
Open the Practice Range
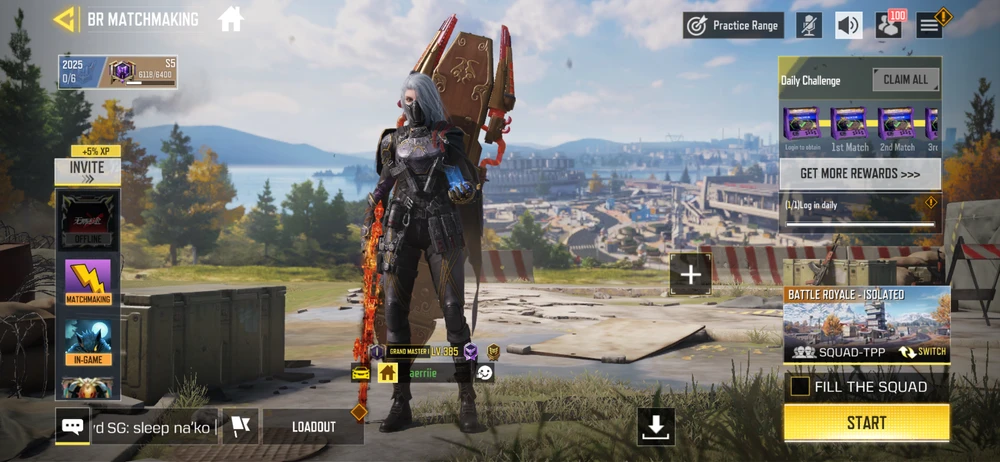tap(734, 25)
